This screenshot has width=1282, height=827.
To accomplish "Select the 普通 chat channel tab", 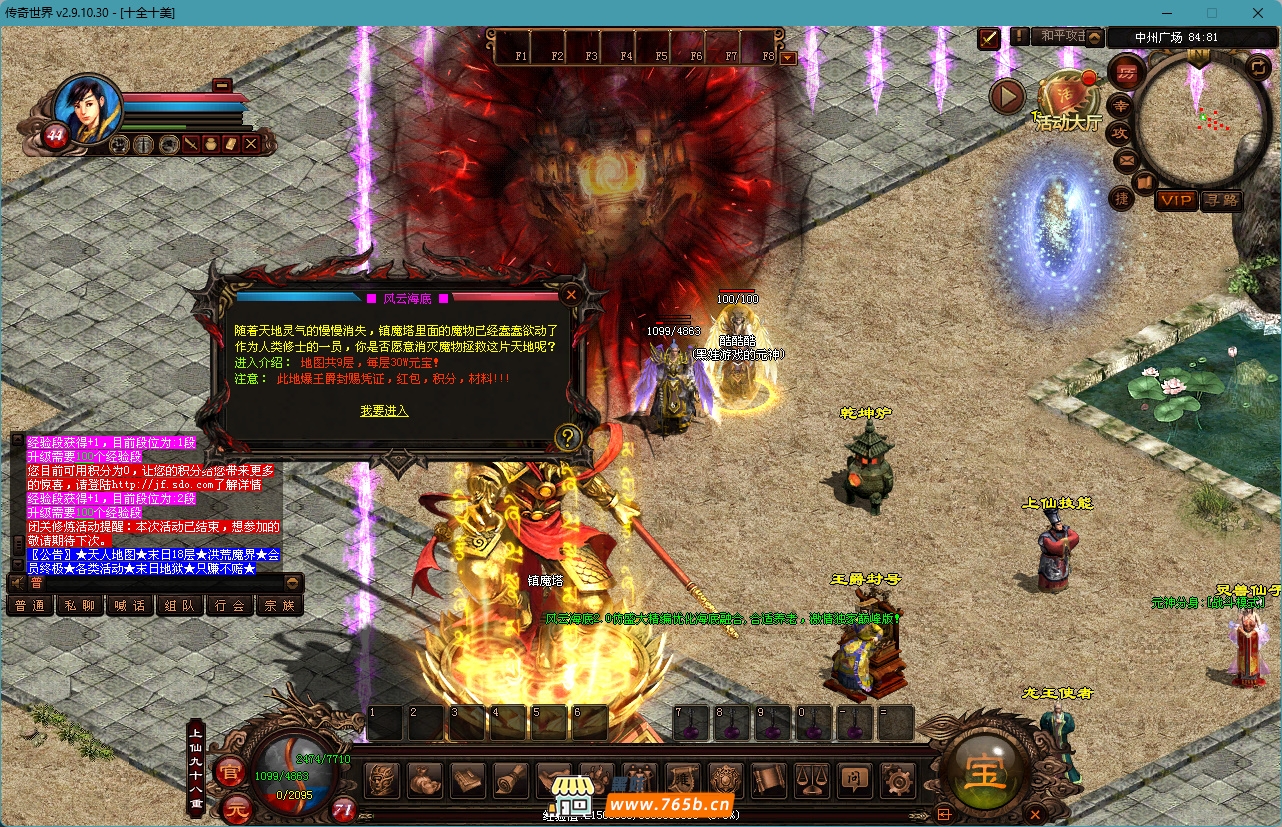I will pos(30,605).
